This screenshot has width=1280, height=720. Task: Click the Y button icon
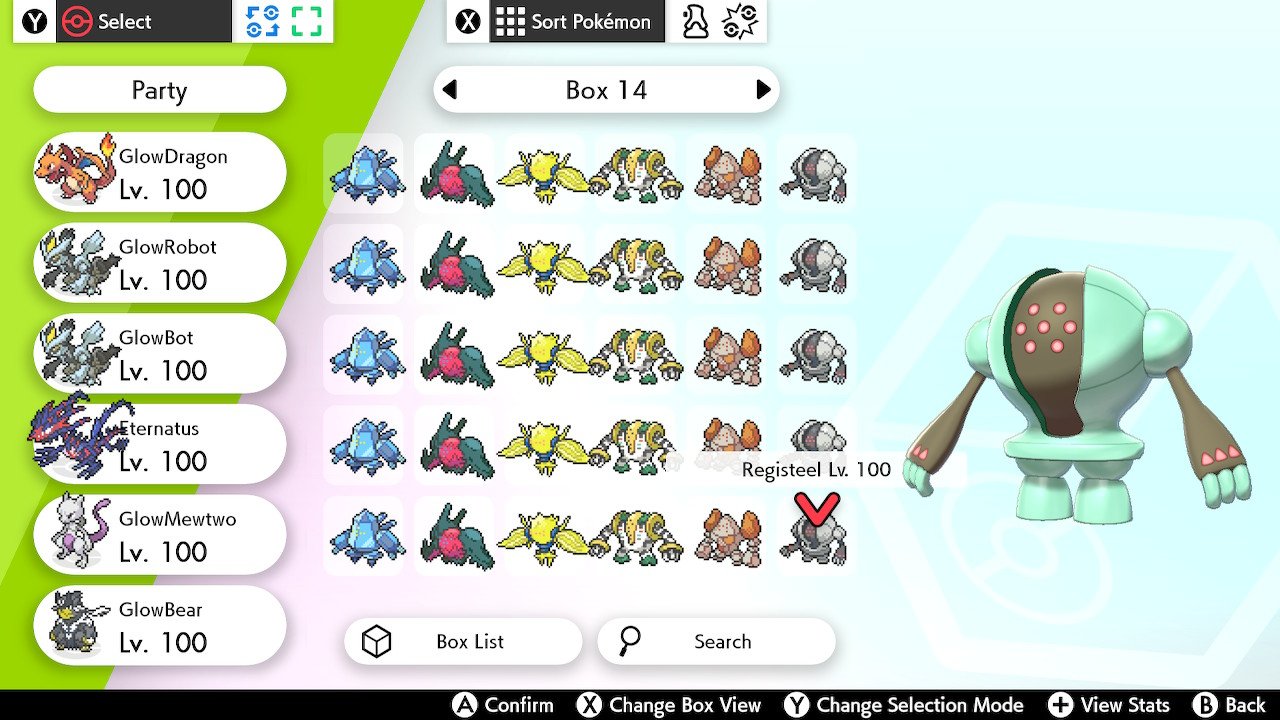pyautogui.click(x=36, y=20)
